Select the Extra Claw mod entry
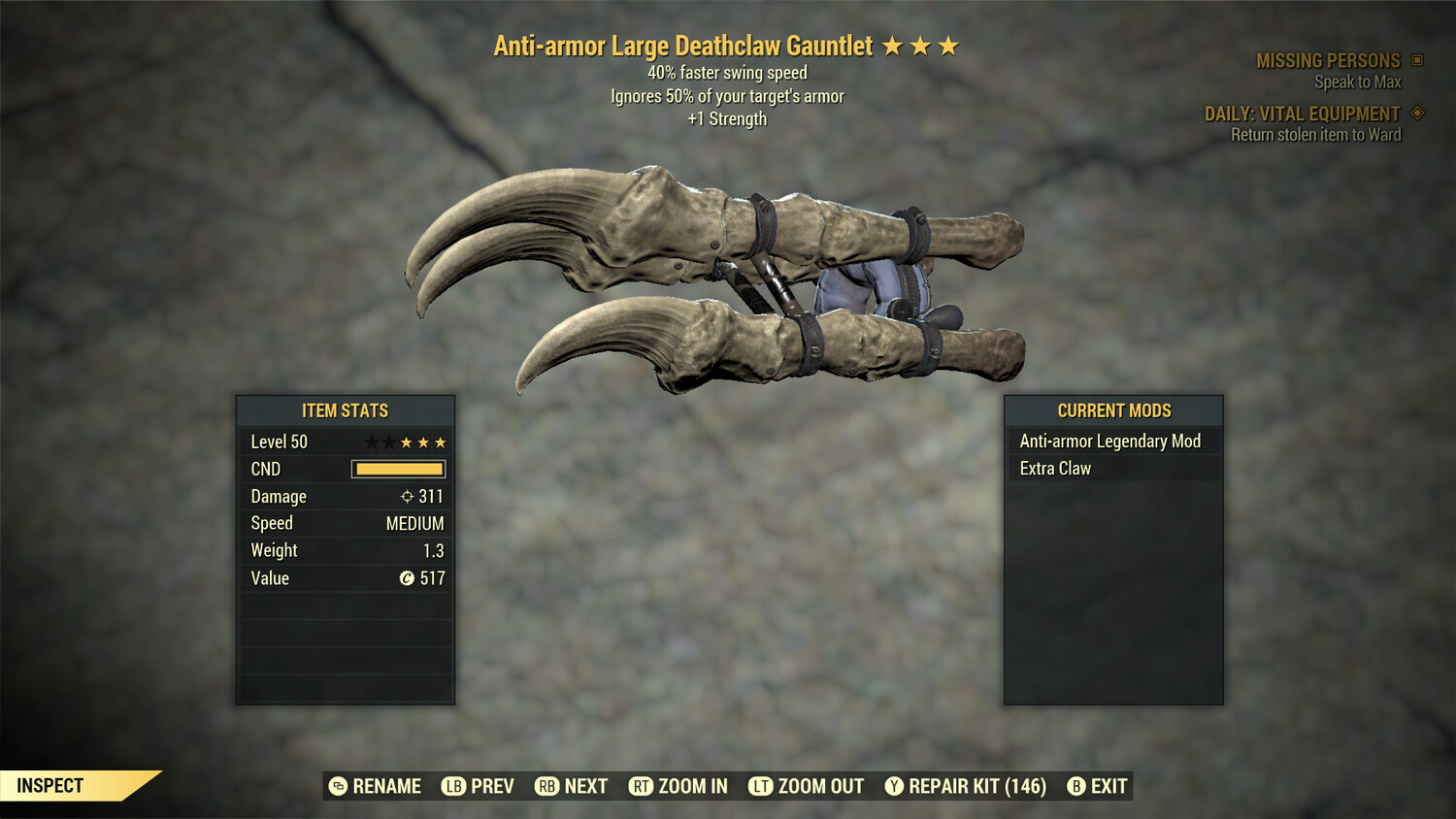Image resolution: width=1456 pixels, height=819 pixels. pos(1055,468)
